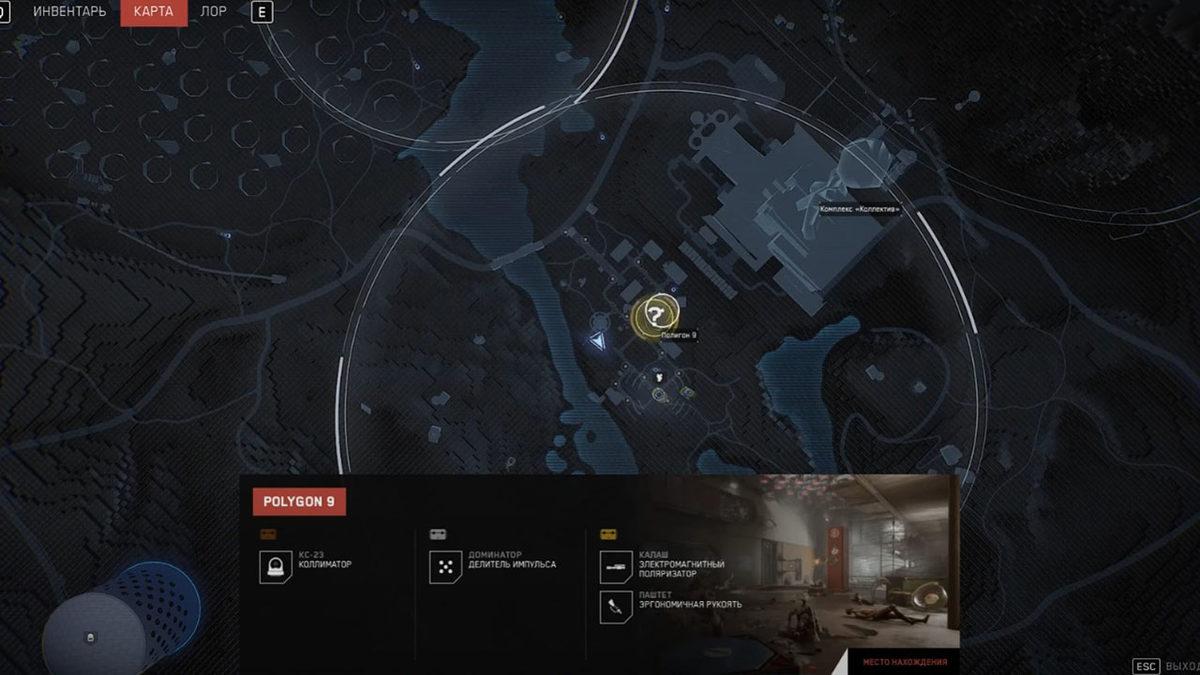Click the Место нахождения button
The height and width of the screenshot is (675, 1200).
click(x=905, y=662)
